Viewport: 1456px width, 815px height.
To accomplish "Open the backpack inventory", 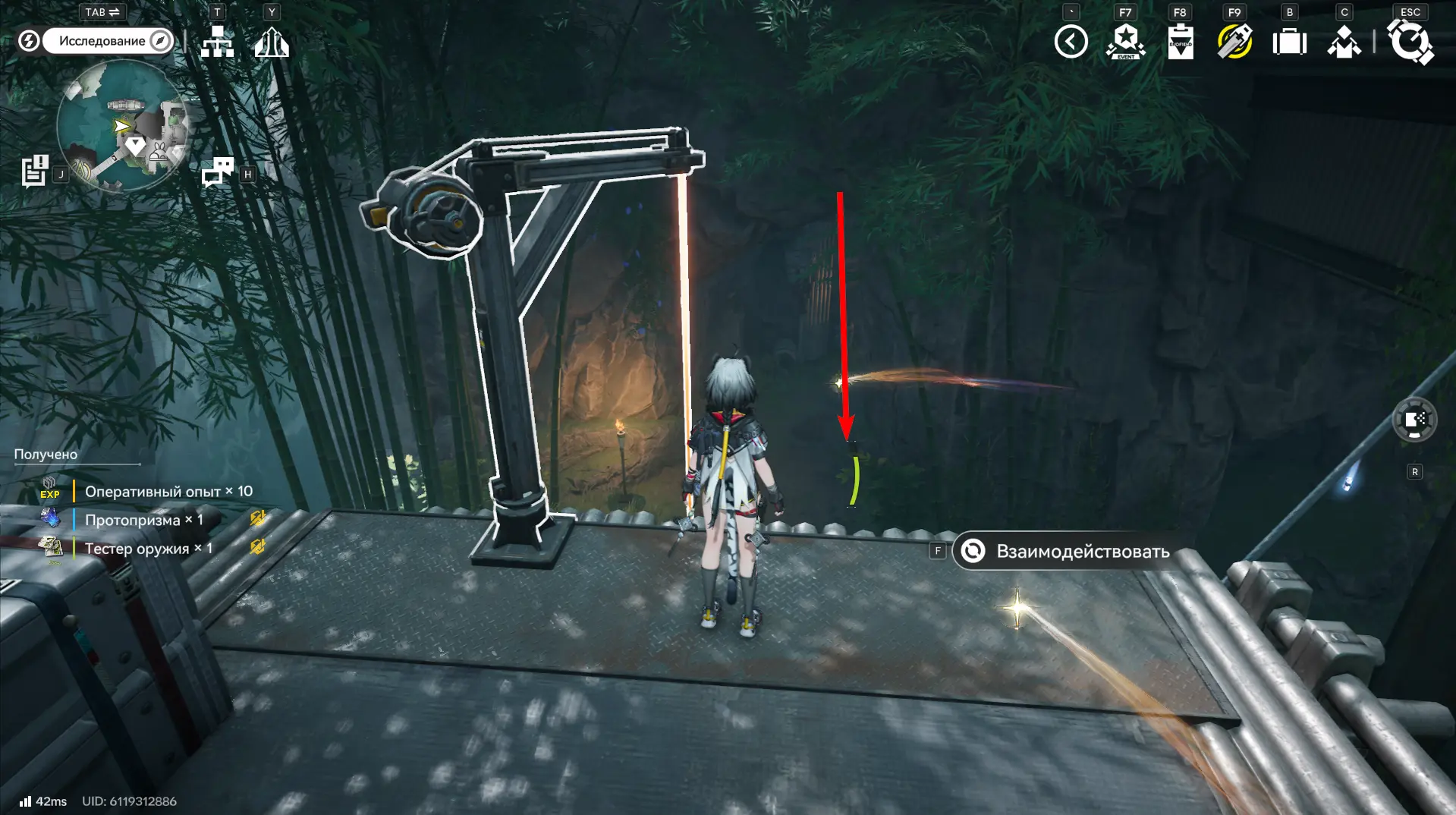I will point(1289,42).
